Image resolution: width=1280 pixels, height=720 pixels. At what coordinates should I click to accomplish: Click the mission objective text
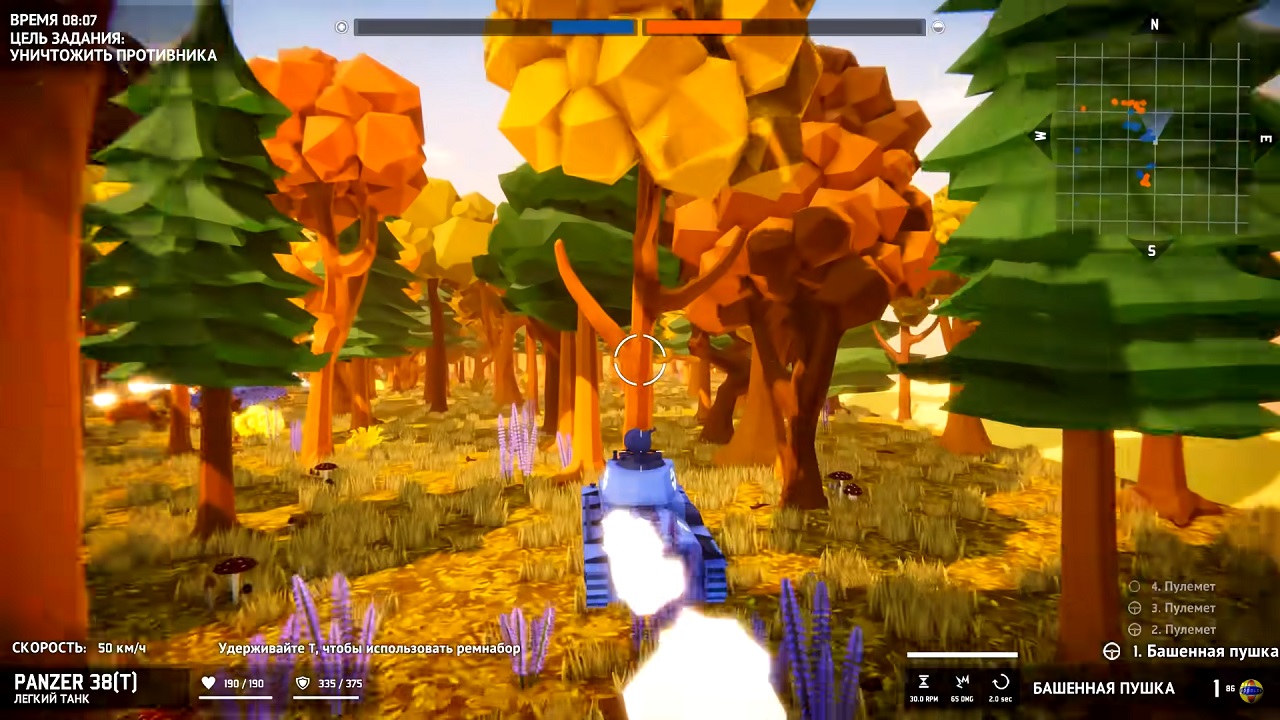pos(113,47)
